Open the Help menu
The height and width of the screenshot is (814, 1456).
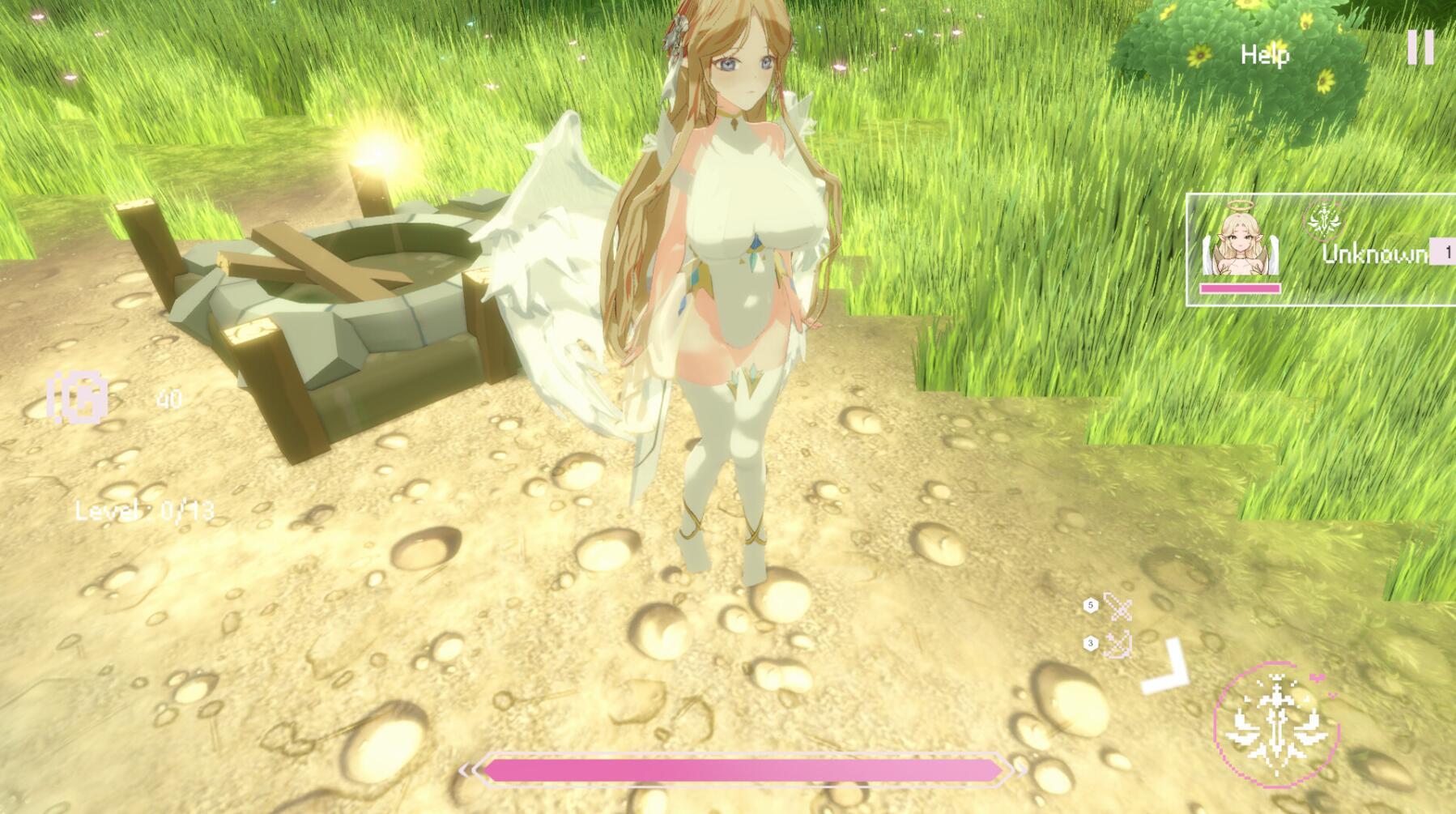tap(1266, 56)
